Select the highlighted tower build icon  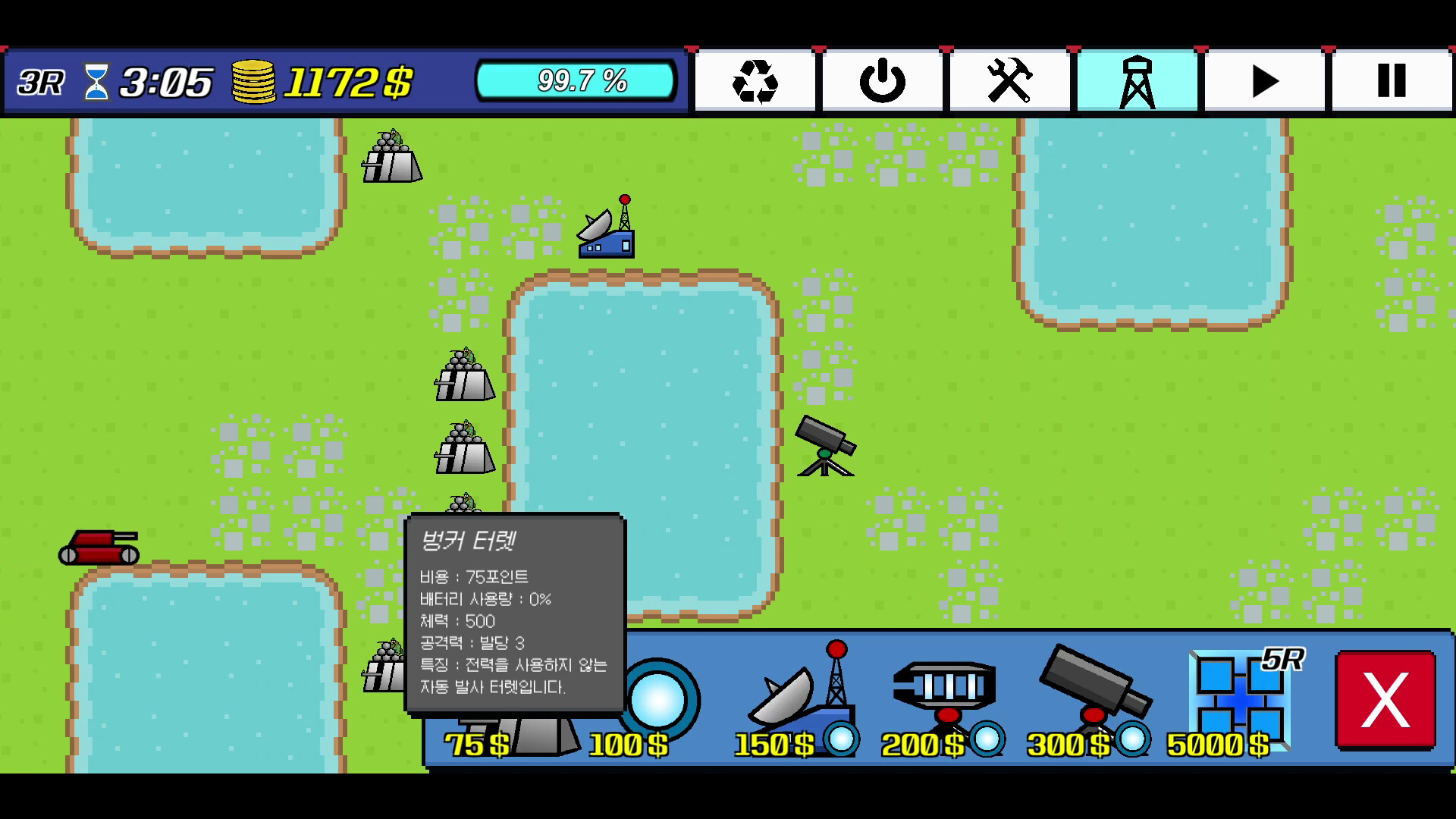click(x=1136, y=80)
